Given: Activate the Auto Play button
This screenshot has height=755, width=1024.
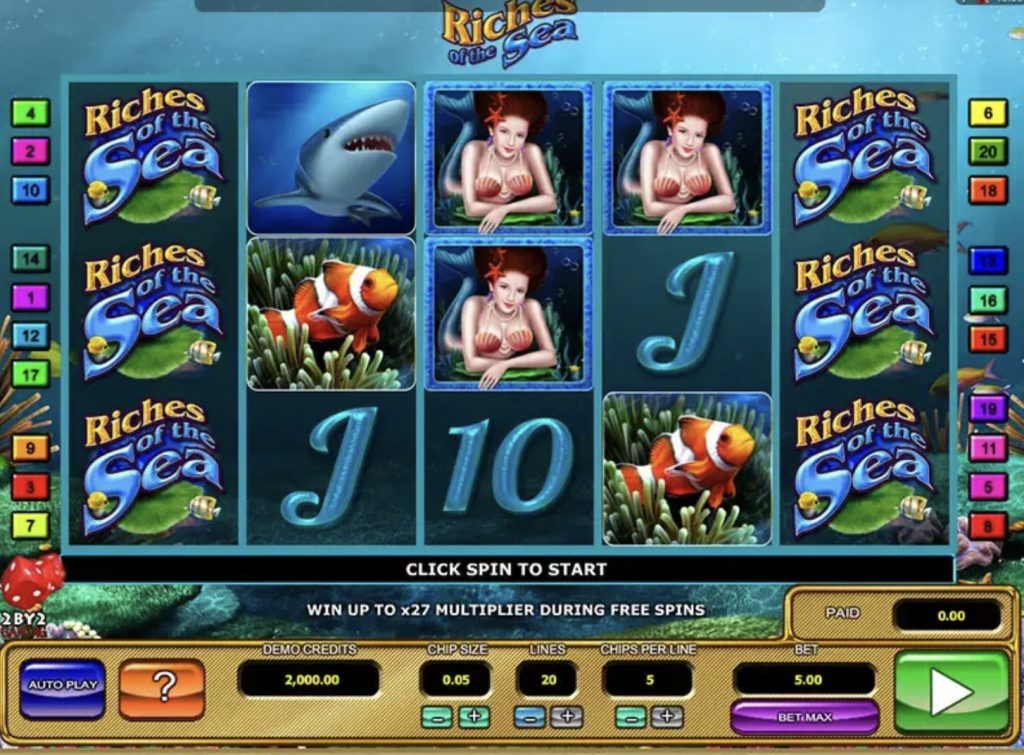Looking at the screenshot, I should pos(62,687).
